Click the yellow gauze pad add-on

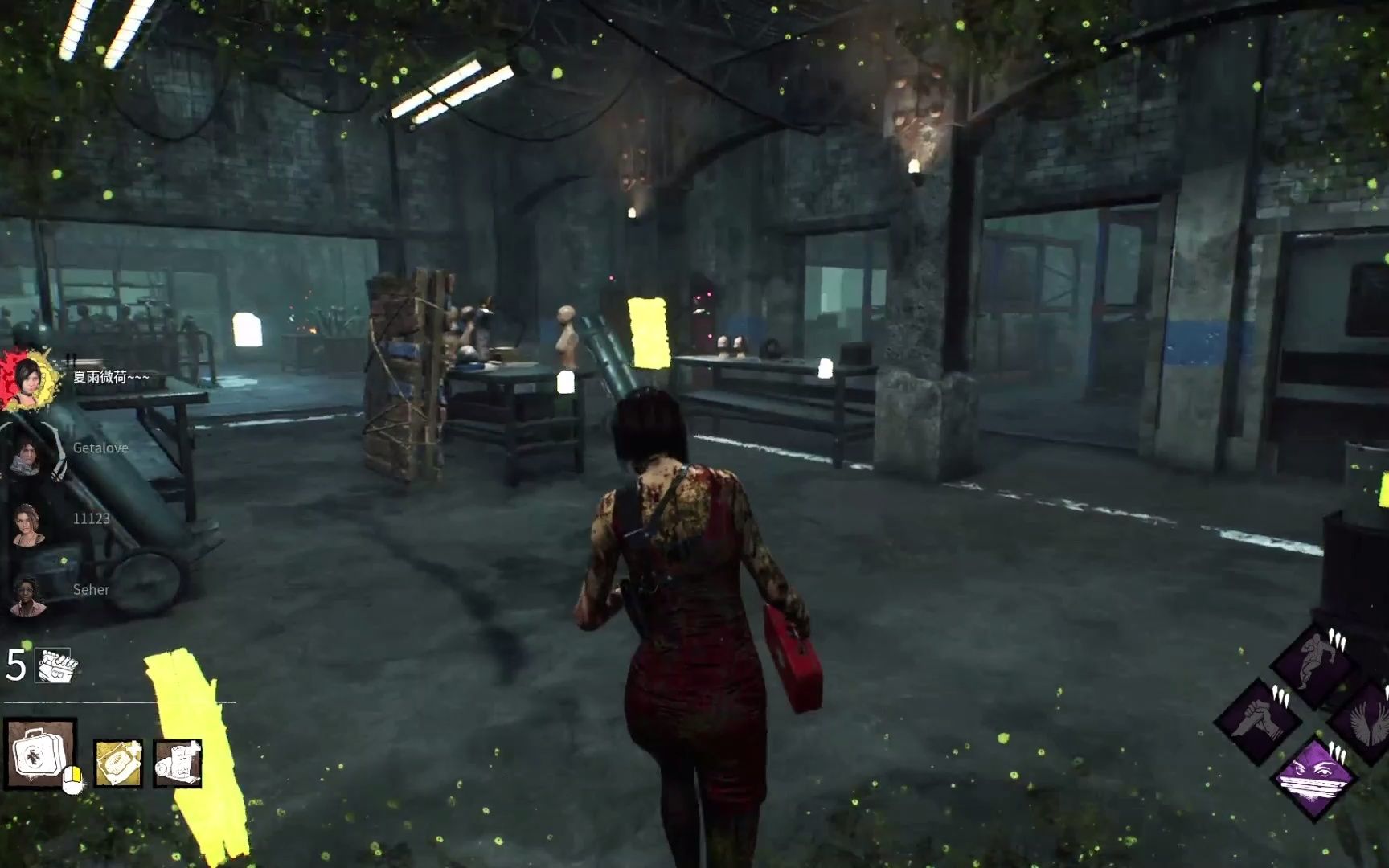tap(118, 763)
